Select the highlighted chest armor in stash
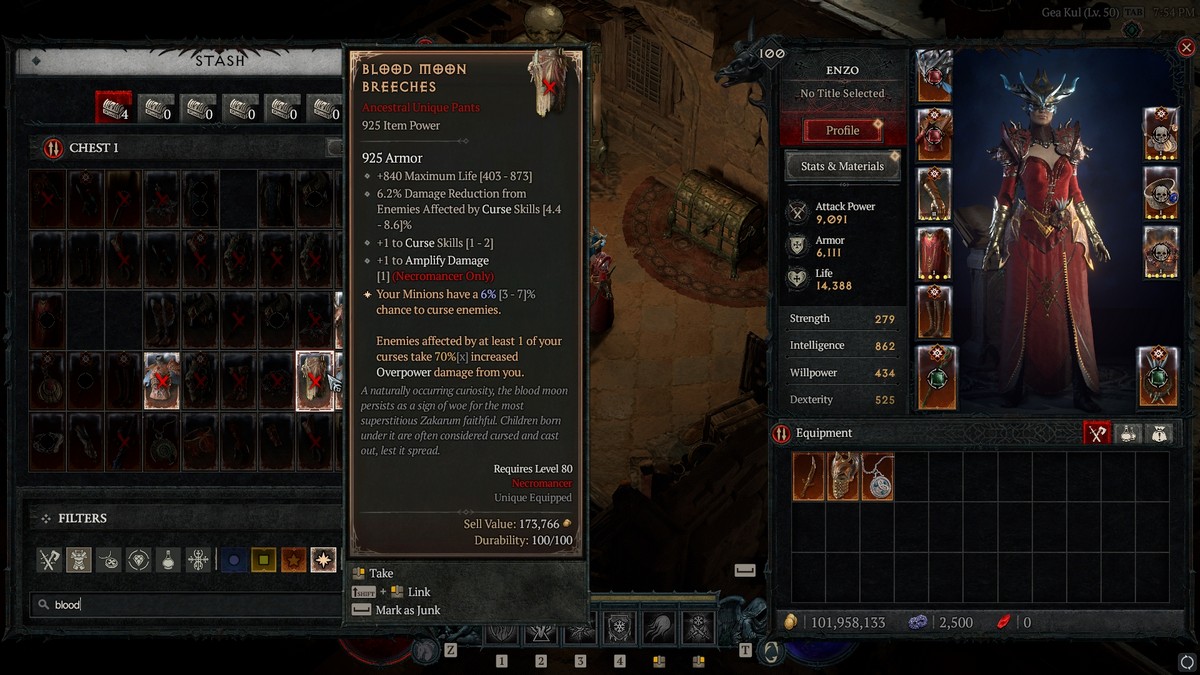The height and width of the screenshot is (675, 1200). [161, 381]
